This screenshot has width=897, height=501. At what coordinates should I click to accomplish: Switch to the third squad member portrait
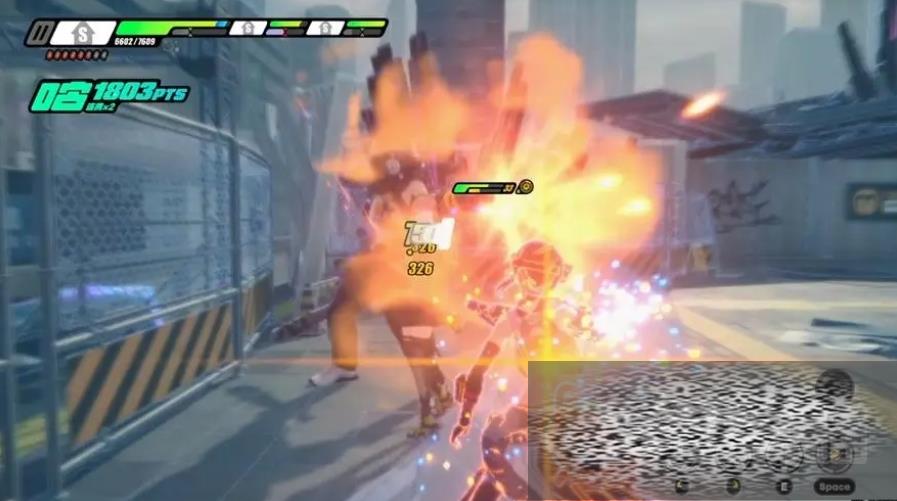[324, 28]
